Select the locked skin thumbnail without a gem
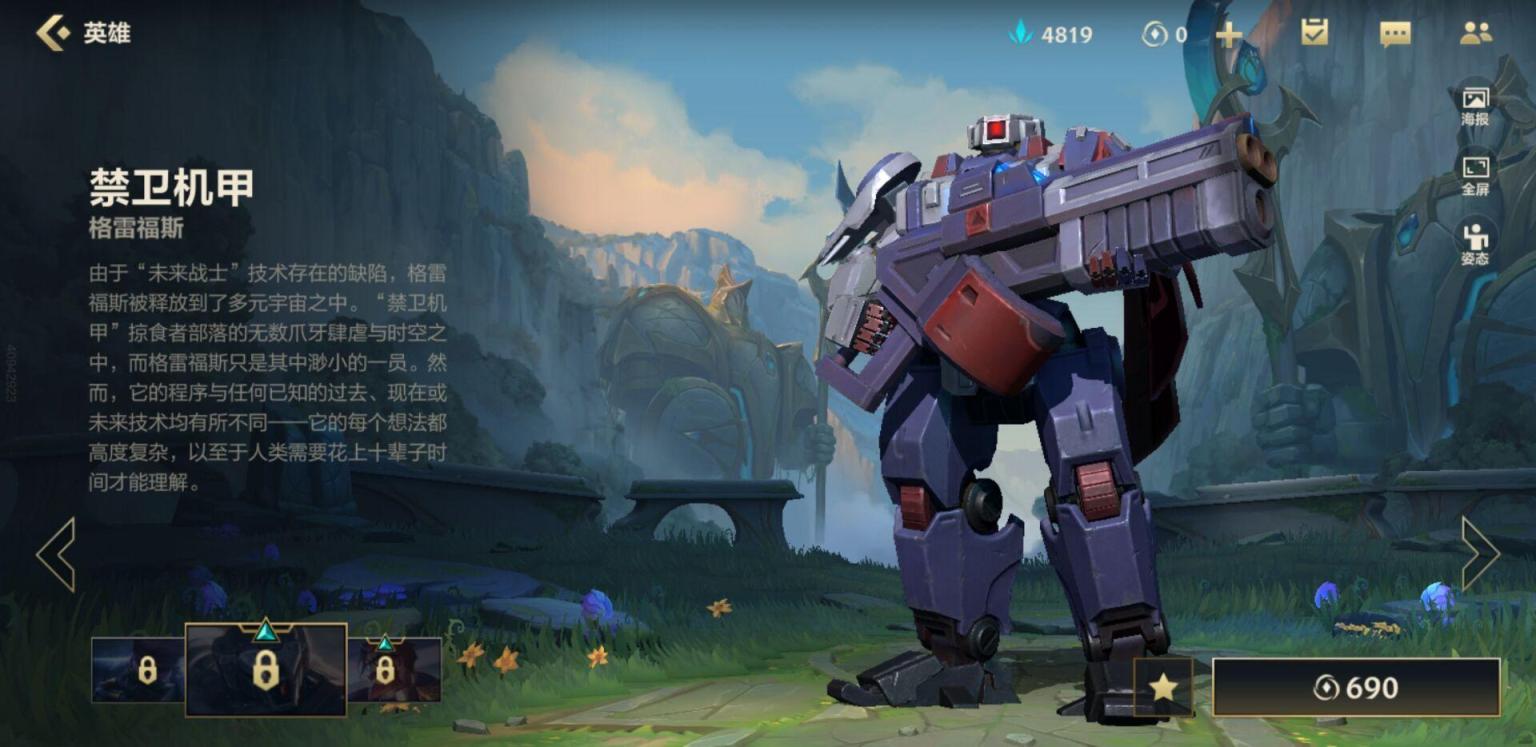 139,670
